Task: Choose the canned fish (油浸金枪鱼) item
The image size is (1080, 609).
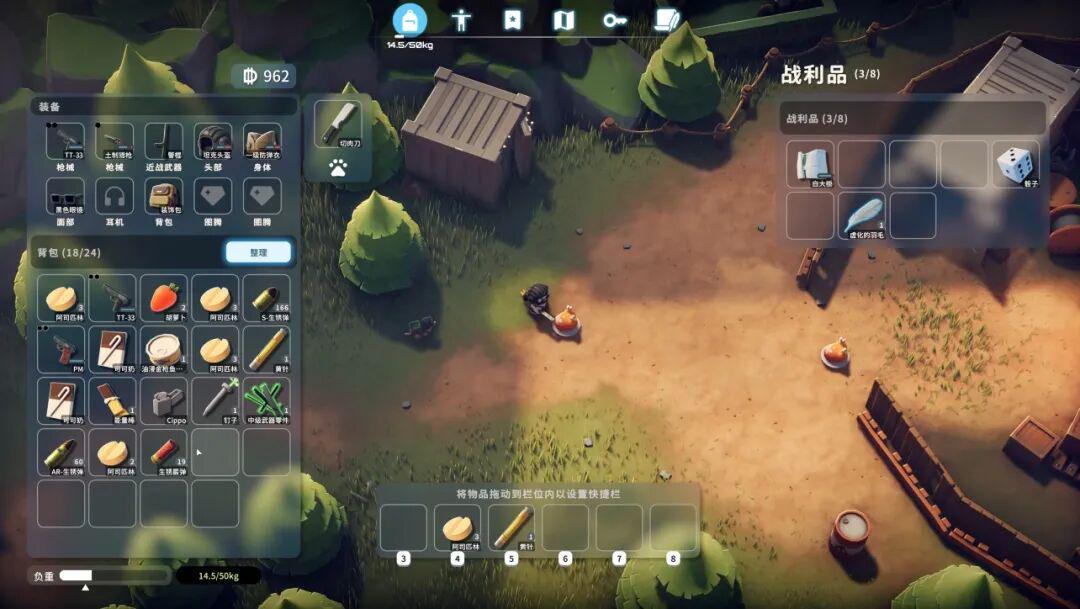Action: (x=164, y=349)
